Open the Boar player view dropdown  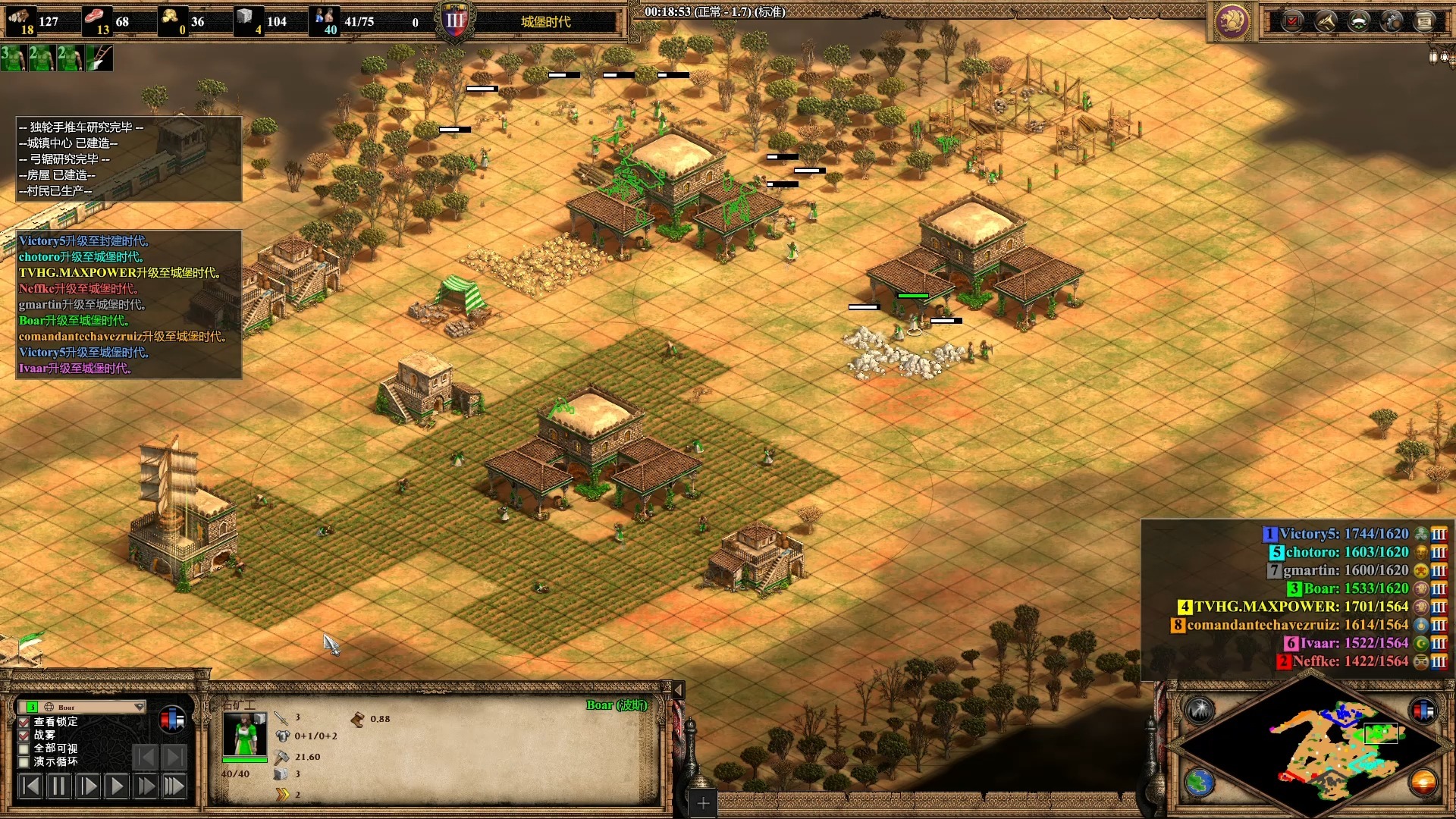click(x=139, y=707)
